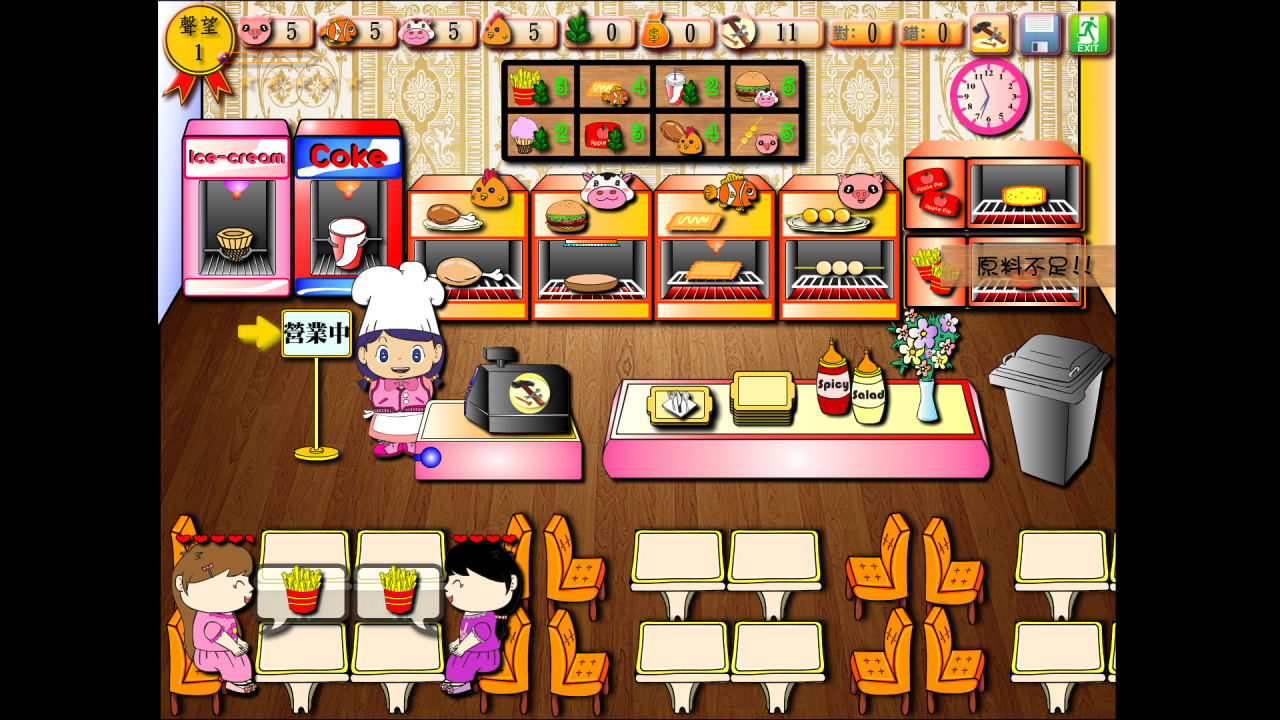This screenshot has height=720, width=1280.
Task: Click the green EXIT button
Action: click(1088, 33)
